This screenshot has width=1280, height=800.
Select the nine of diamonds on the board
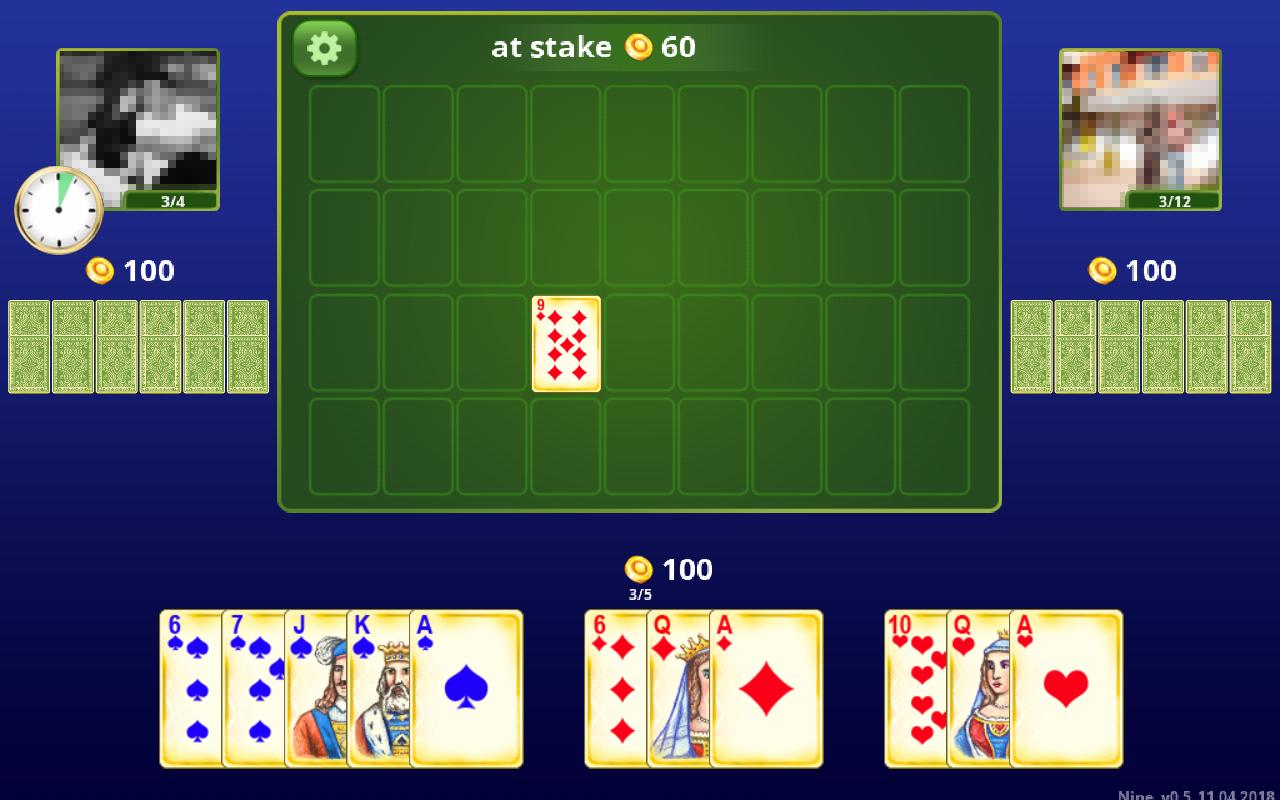(x=565, y=343)
